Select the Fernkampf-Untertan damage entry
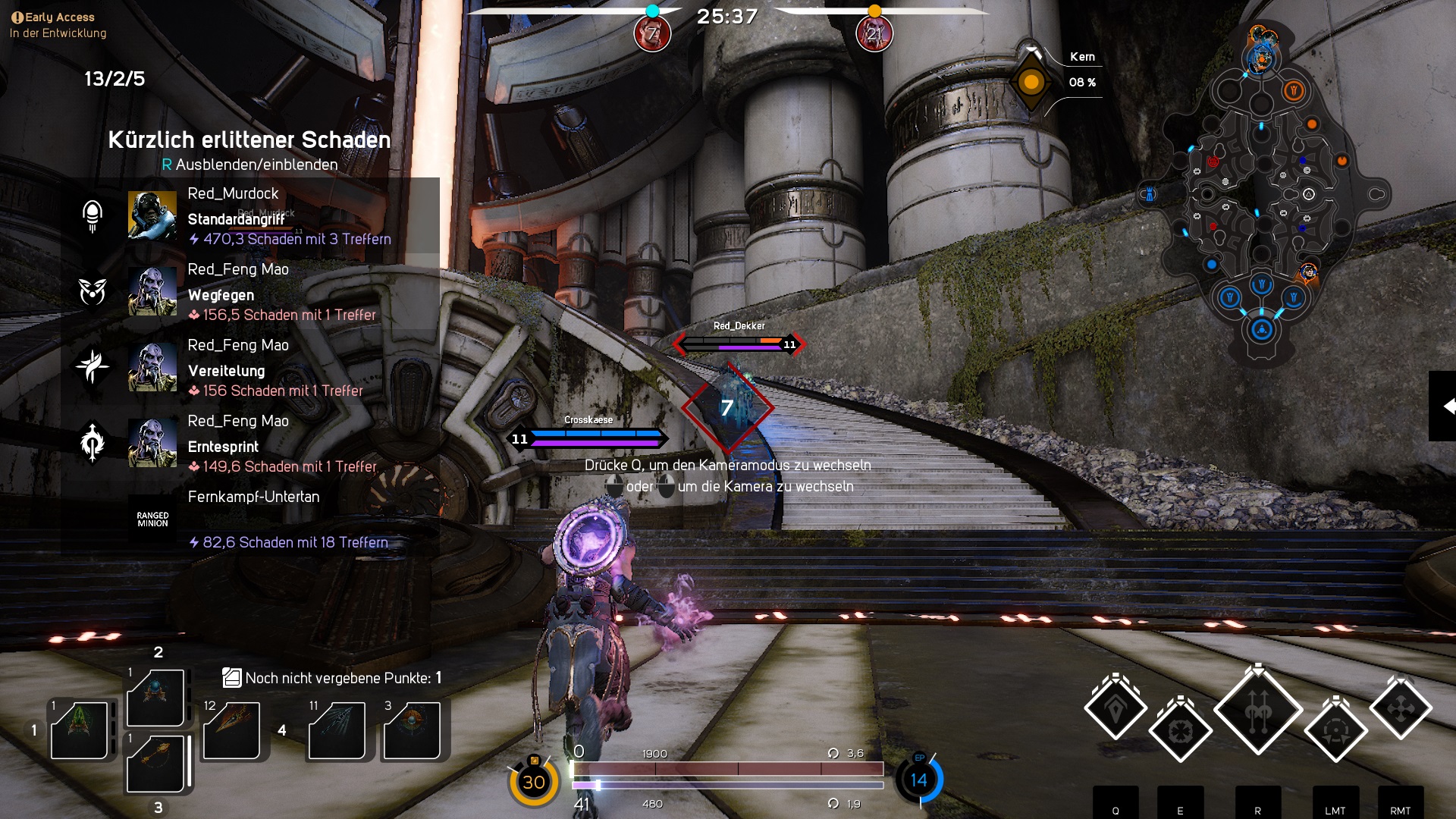Viewport: 1456px width, 819px height. click(x=250, y=519)
